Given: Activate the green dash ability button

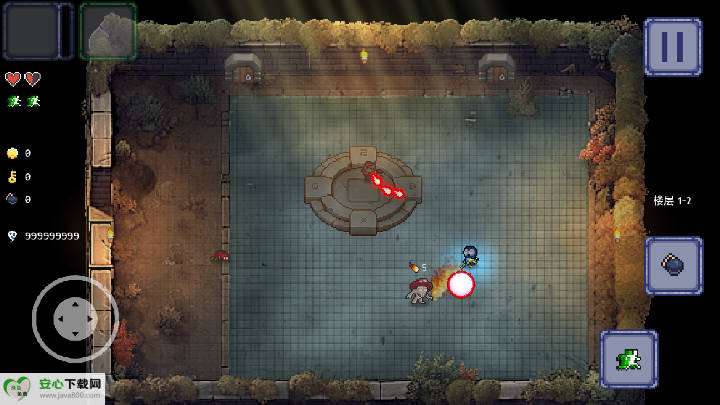Looking at the screenshot, I should (629, 359).
